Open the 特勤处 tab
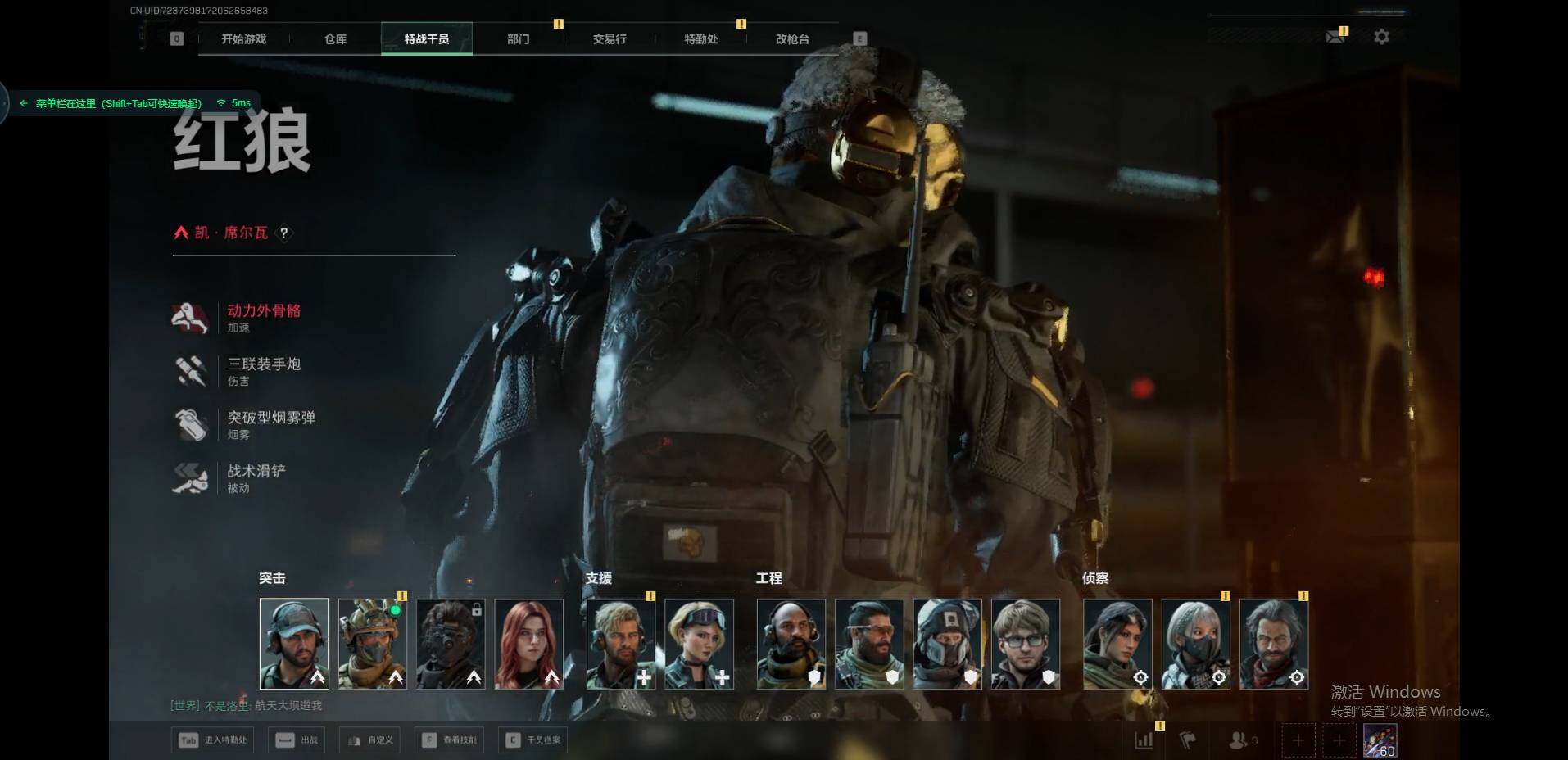 [x=700, y=39]
